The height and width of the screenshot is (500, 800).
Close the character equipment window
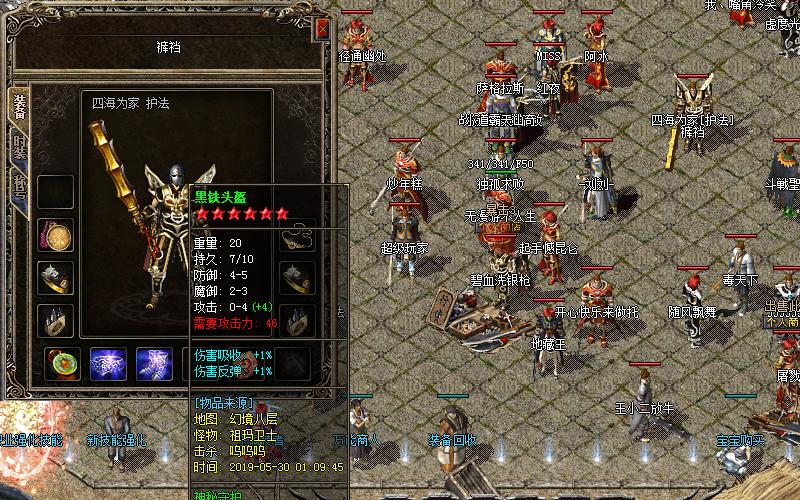pos(322,29)
